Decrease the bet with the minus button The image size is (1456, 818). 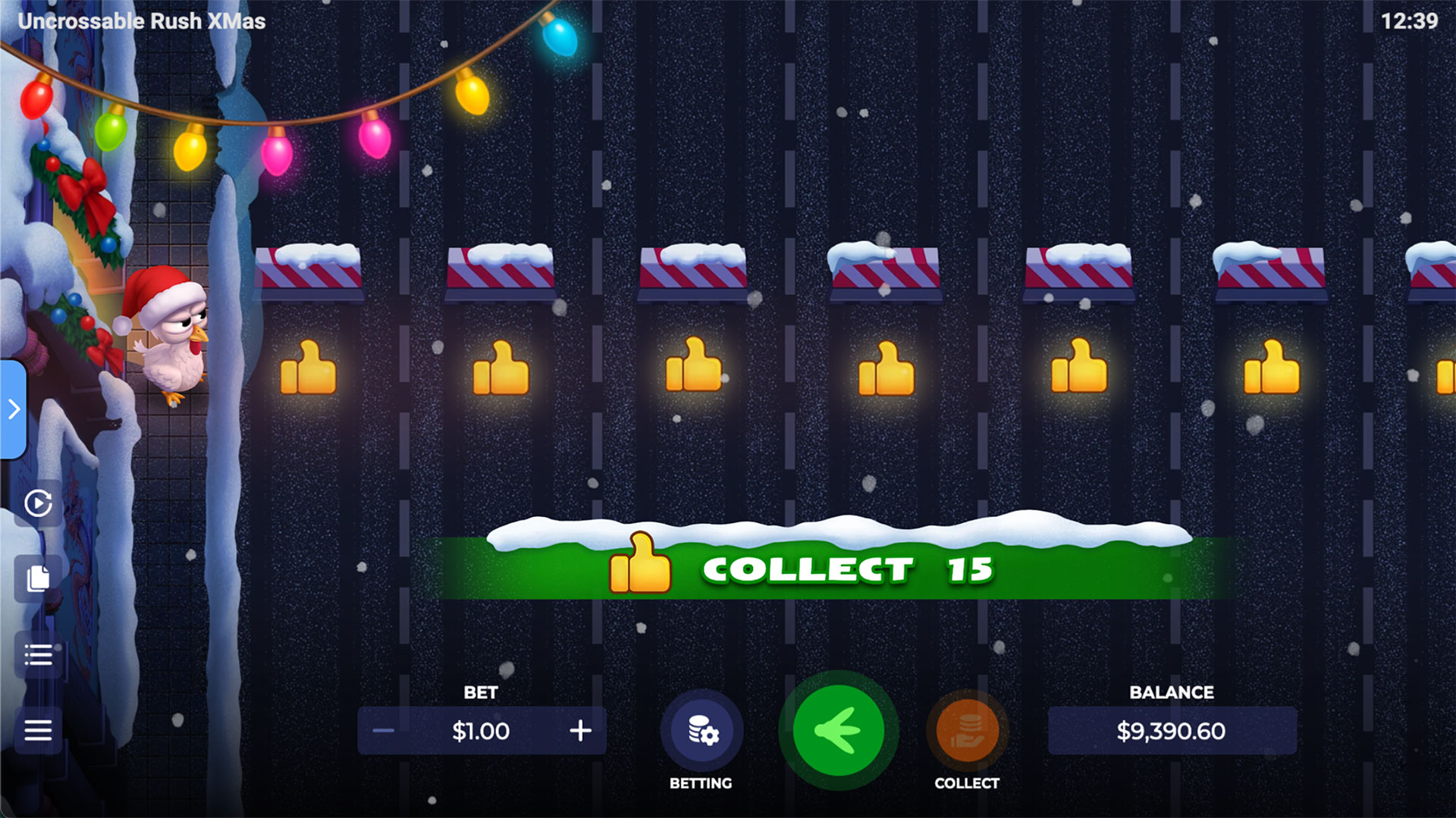384,731
